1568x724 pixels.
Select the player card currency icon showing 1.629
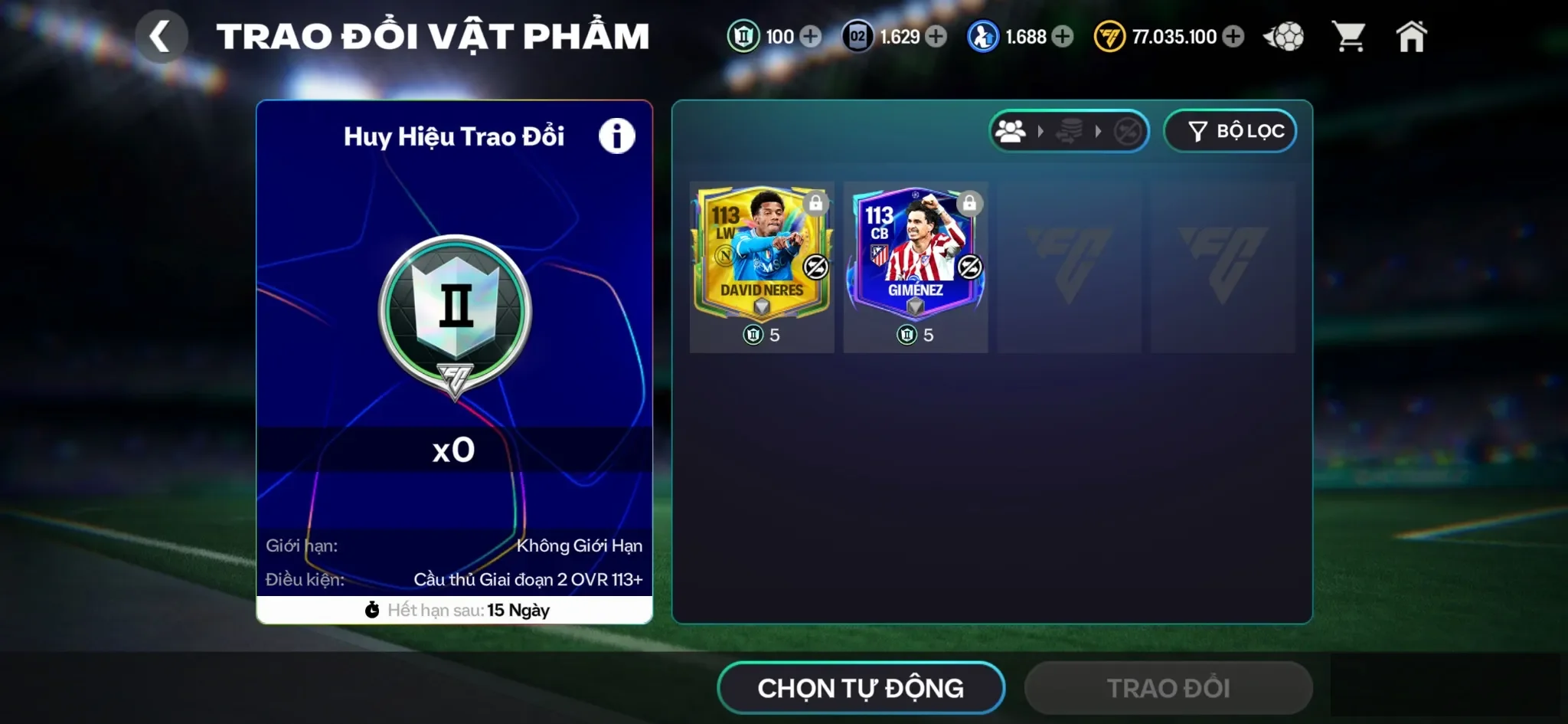pos(857,35)
